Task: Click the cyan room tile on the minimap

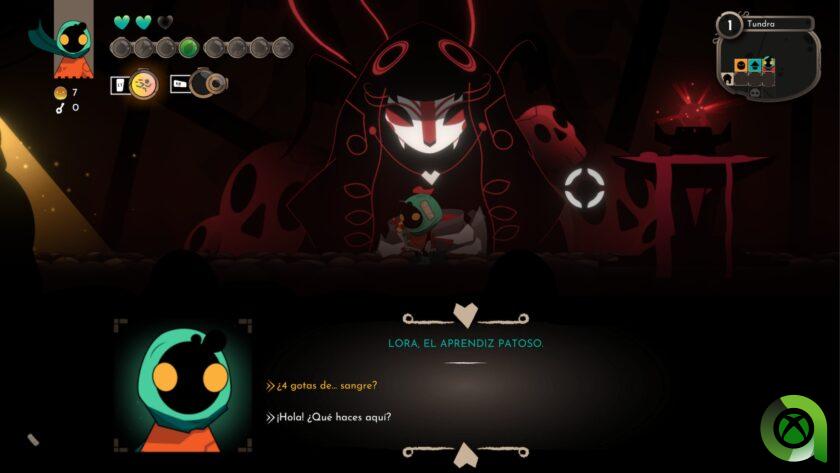Action: 755,67
